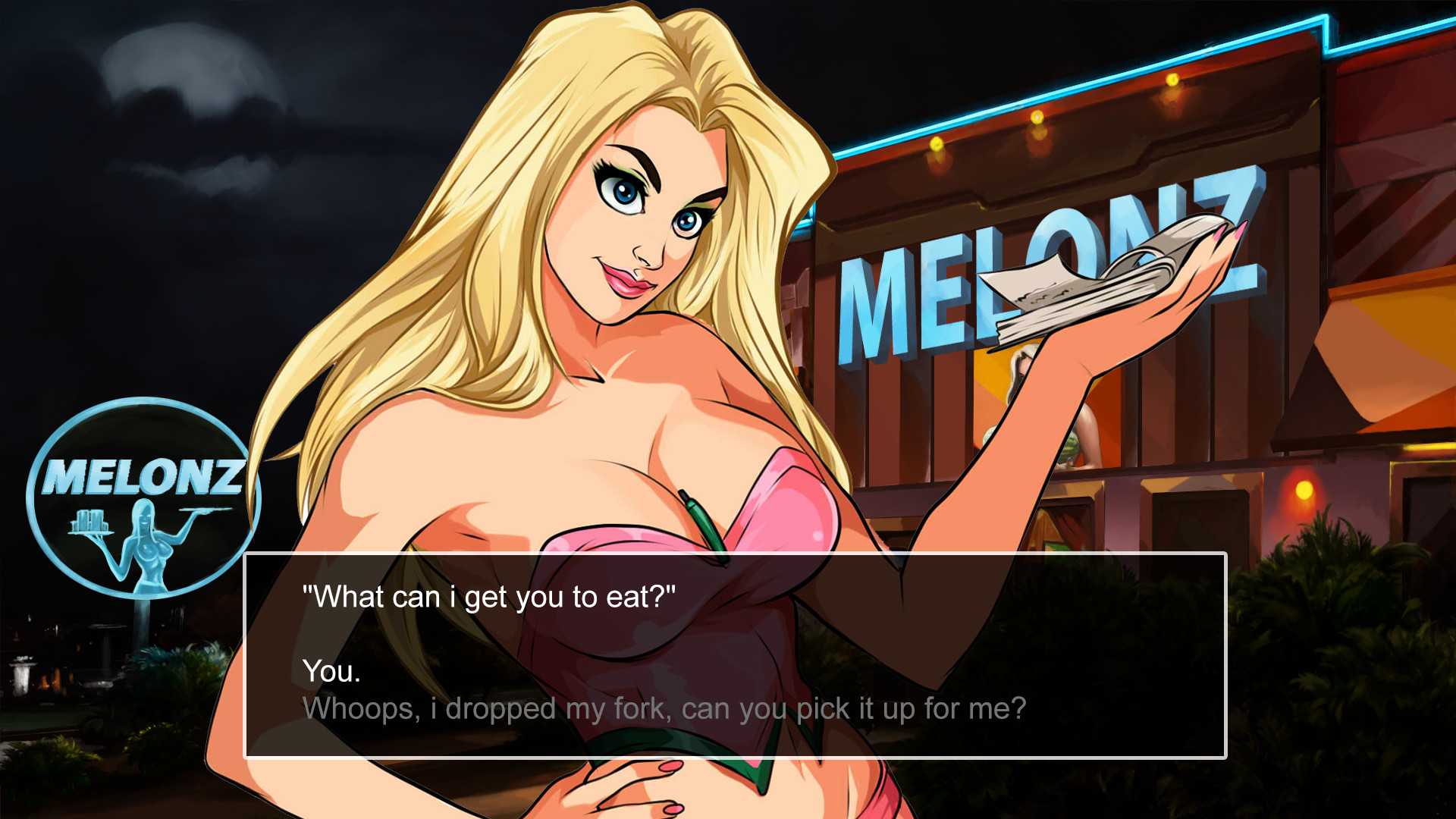Choose the "You." reply option
This screenshot has height=819, width=1456.
[331, 671]
